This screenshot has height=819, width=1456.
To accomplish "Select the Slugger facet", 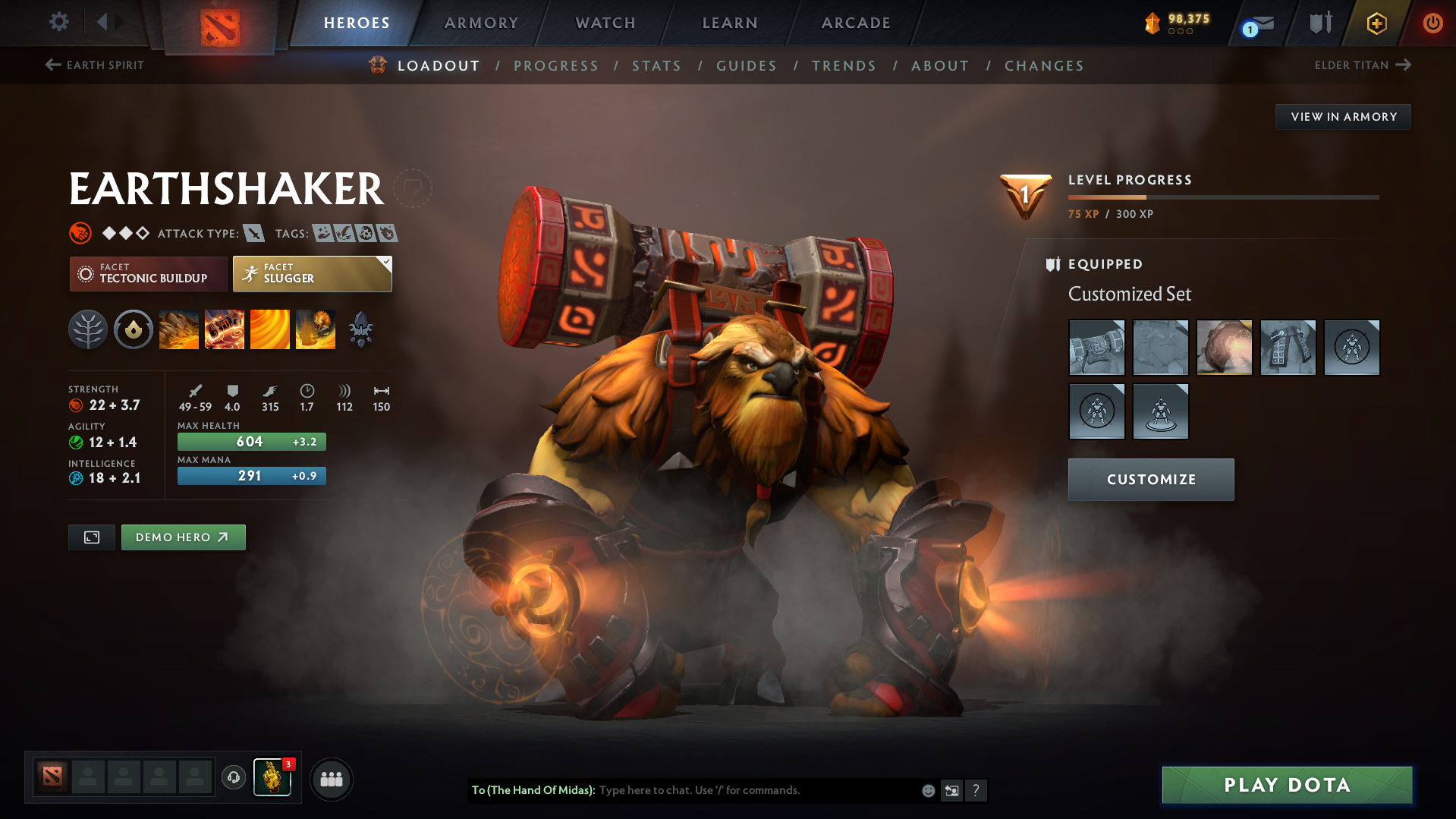I will 312,273.
